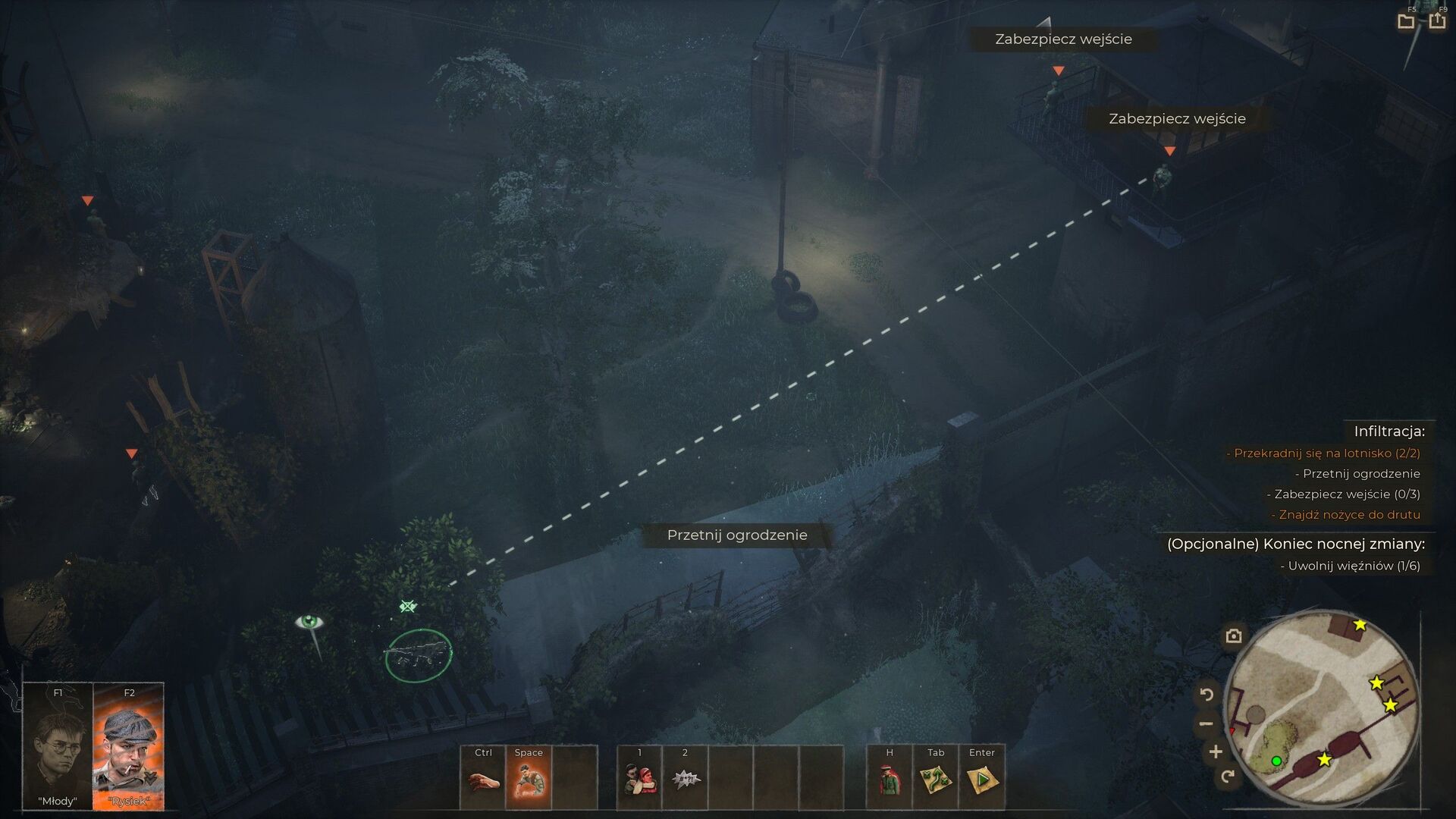Image resolution: width=1456 pixels, height=819 pixels.
Task: Rotate the camera clockwise
Action: pyautogui.click(x=1228, y=776)
